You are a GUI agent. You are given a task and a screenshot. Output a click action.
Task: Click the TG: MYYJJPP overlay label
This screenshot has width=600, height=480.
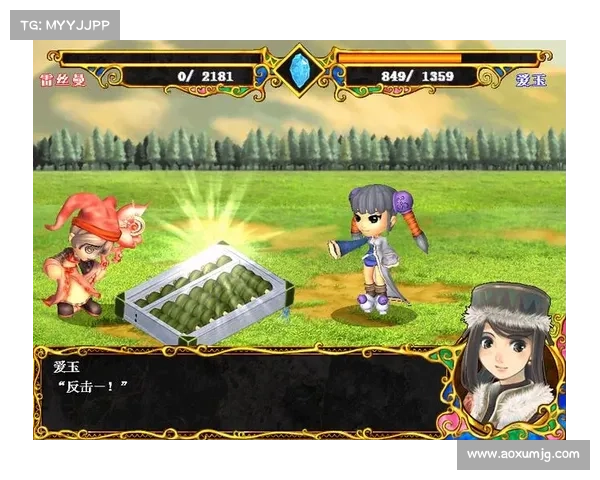coord(64,24)
